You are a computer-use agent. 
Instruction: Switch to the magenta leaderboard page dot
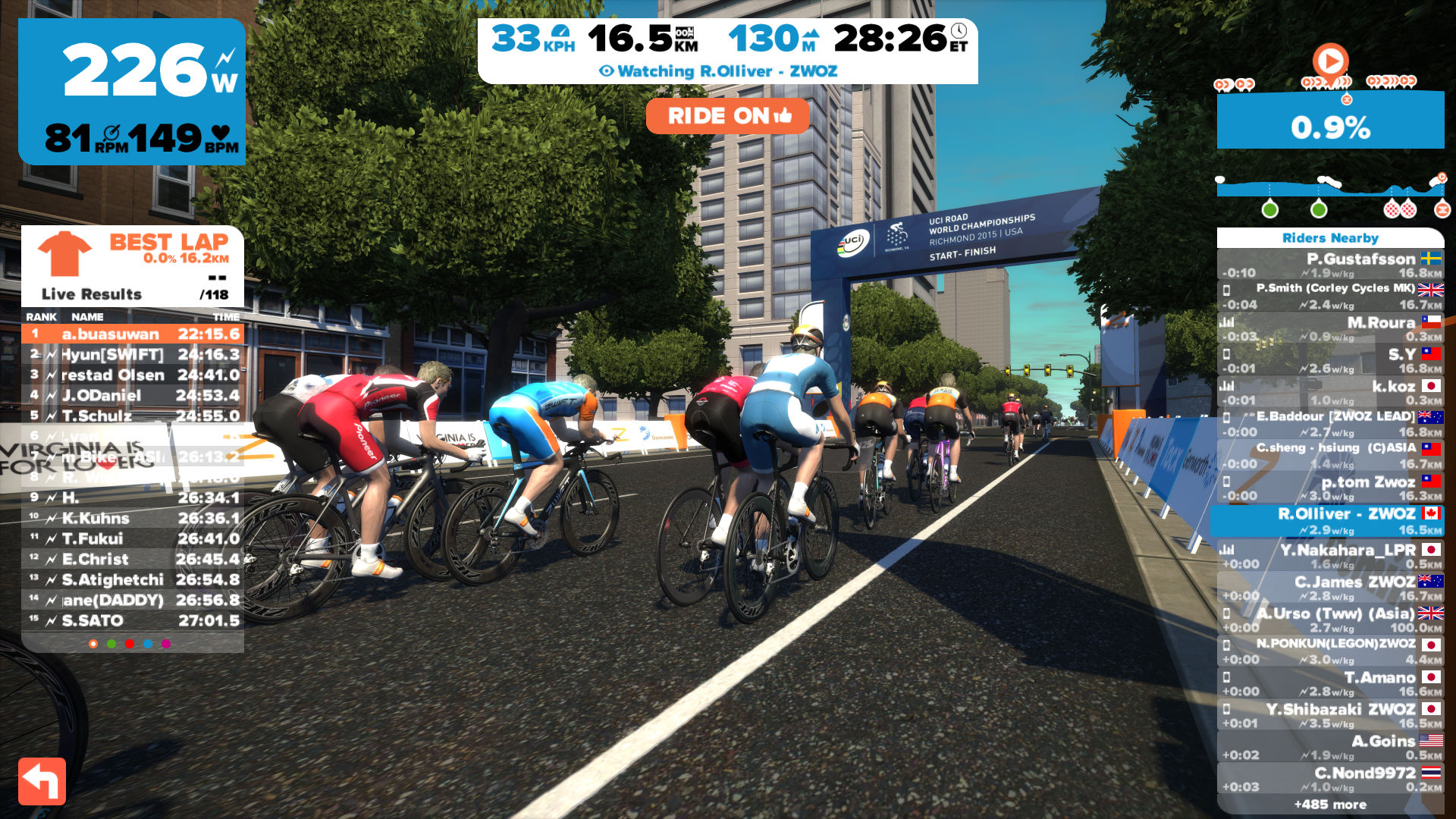click(x=166, y=644)
